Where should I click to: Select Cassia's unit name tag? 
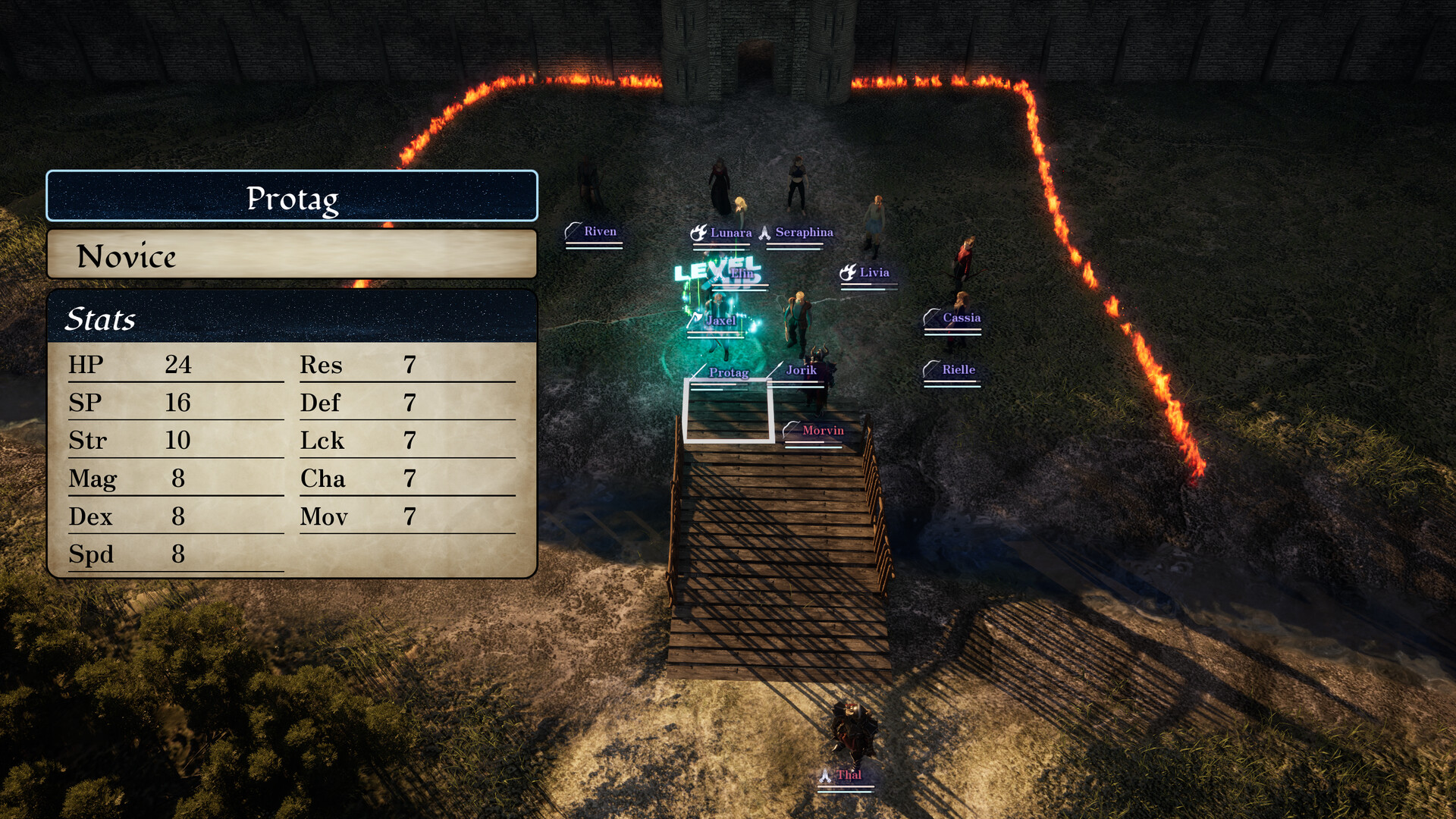coord(961,318)
